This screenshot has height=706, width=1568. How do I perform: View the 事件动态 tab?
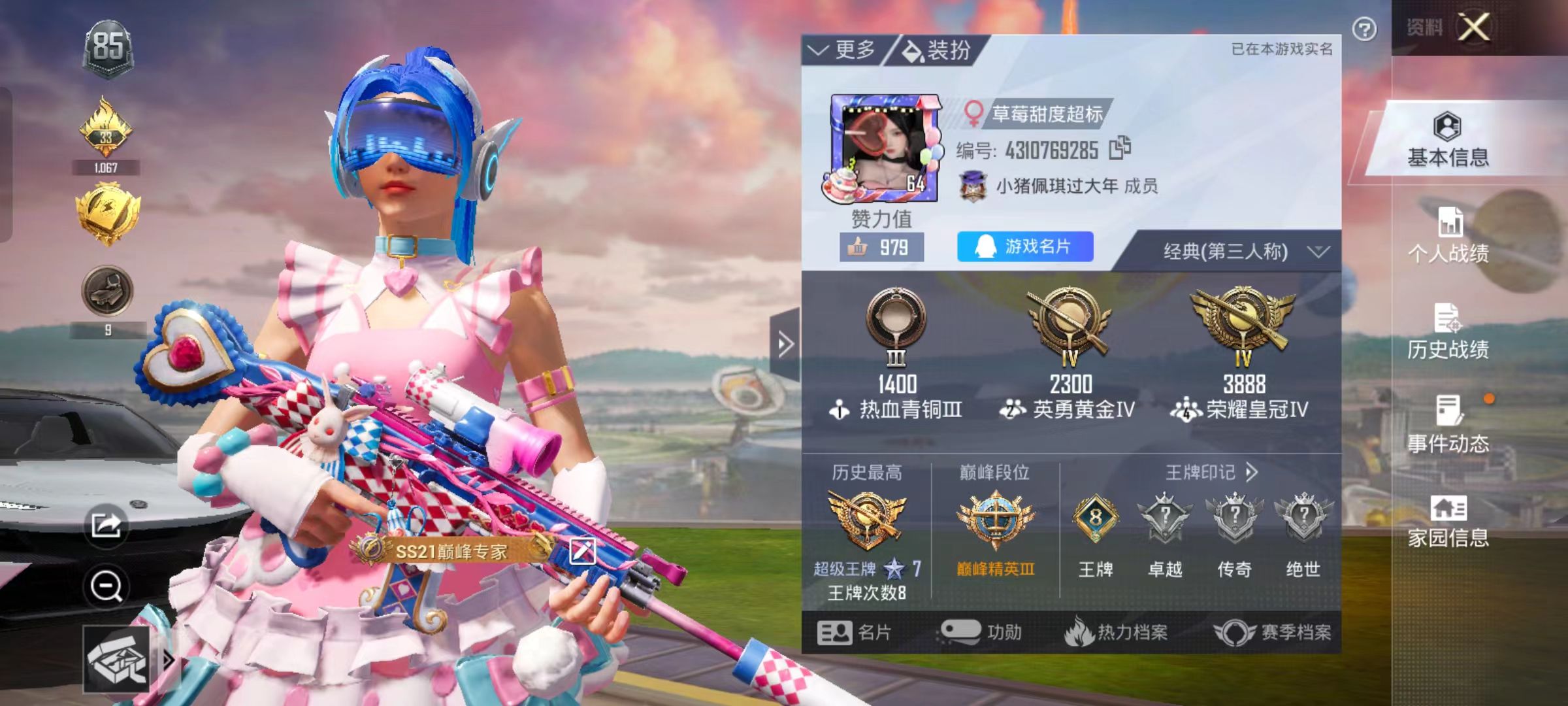[1448, 425]
